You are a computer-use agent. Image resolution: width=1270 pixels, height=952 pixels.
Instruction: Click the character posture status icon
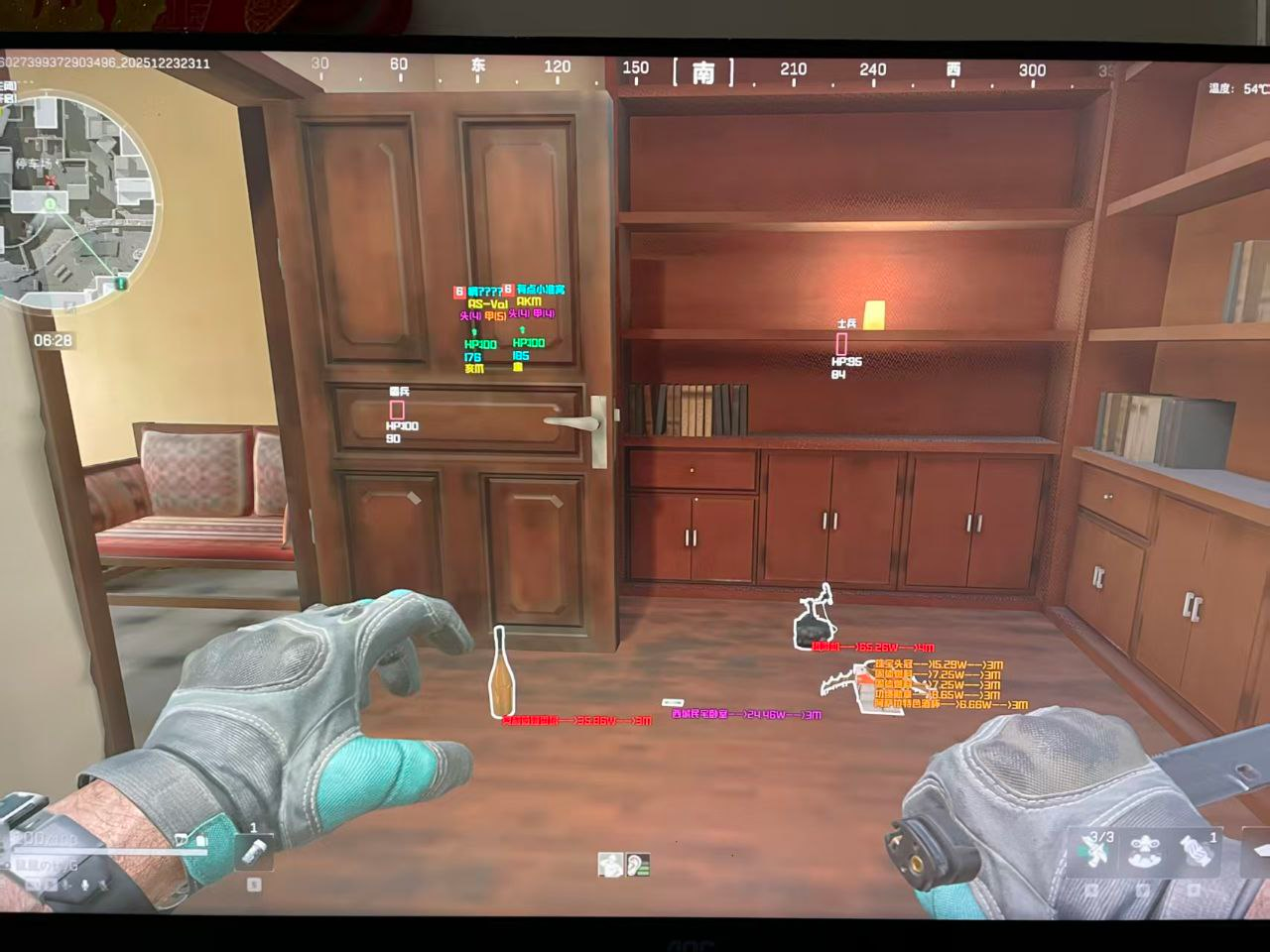point(610,865)
